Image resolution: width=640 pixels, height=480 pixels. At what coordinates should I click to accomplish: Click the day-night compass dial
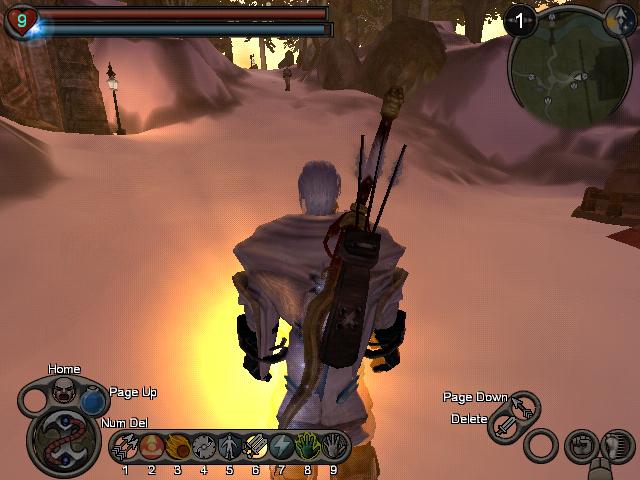[x=619, y=17]
